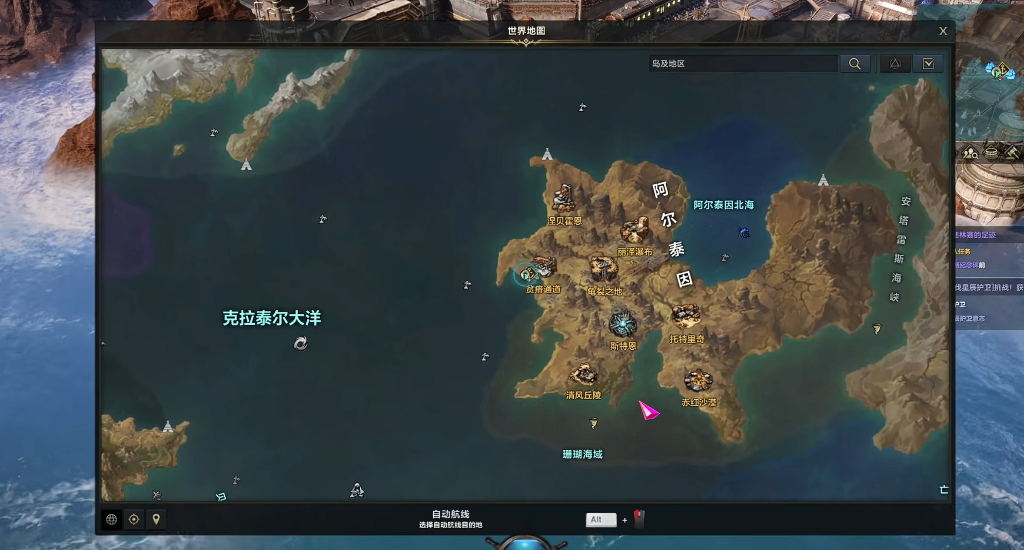The height and width of the screenshot is (550, 1024).
Task: Click the 克拉泰尔大洋 swirl marker
Action: pos(300,343)
